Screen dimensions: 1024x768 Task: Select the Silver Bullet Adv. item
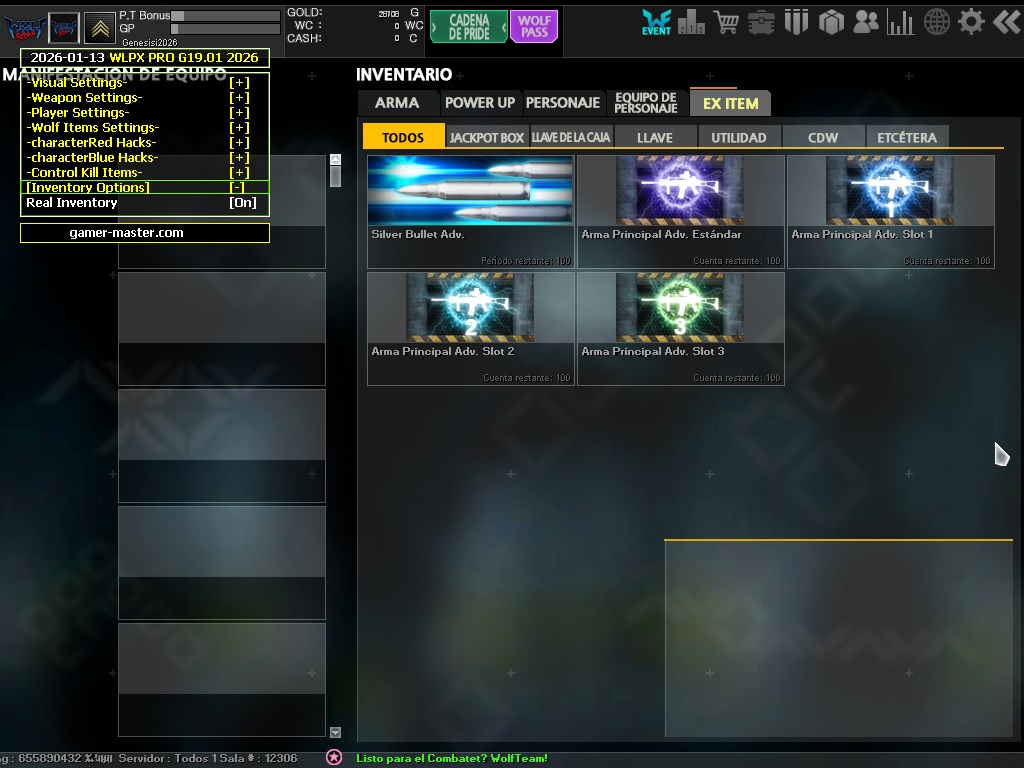[471, 211]
